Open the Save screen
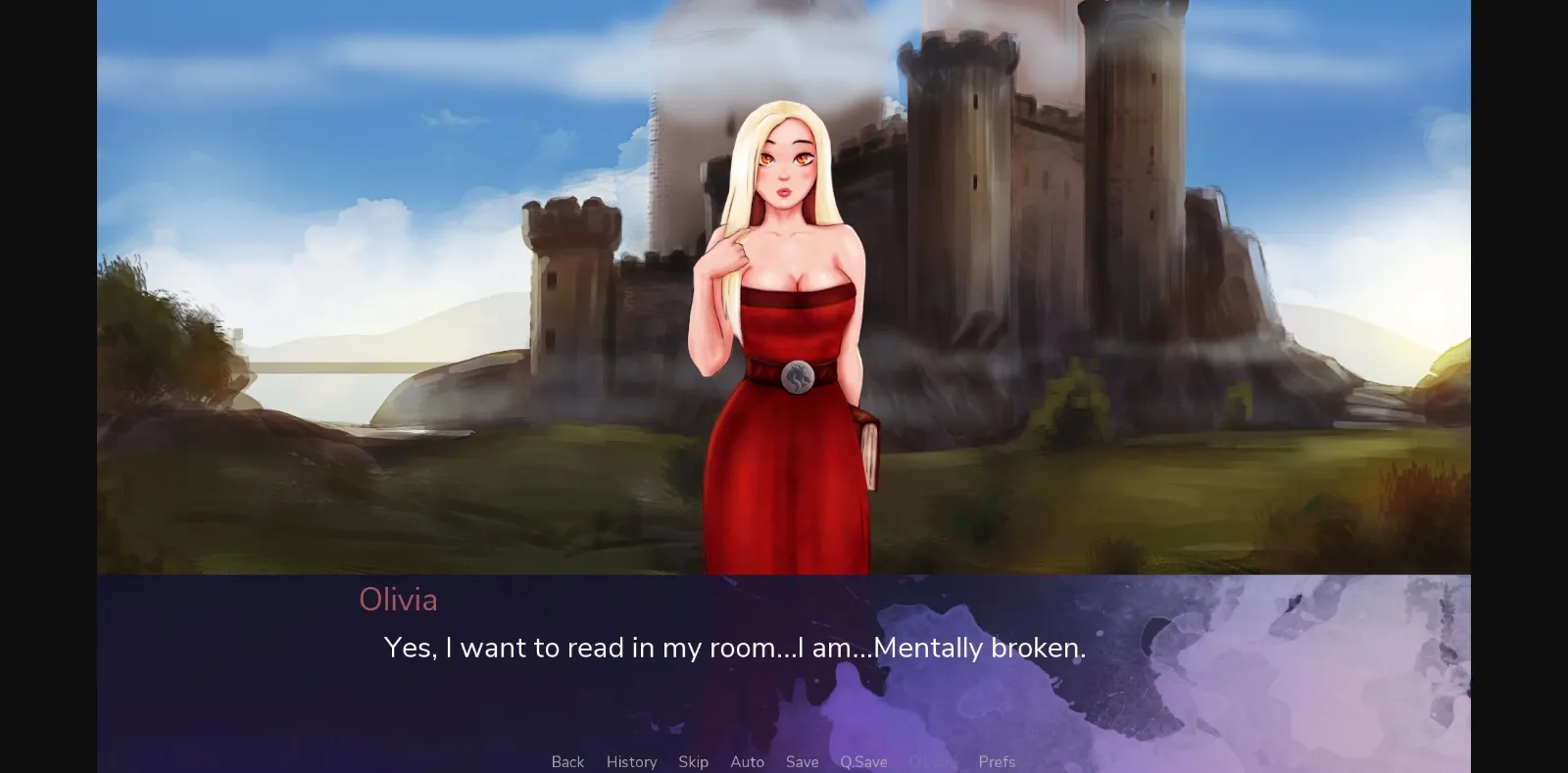 [x=802, y=761]
